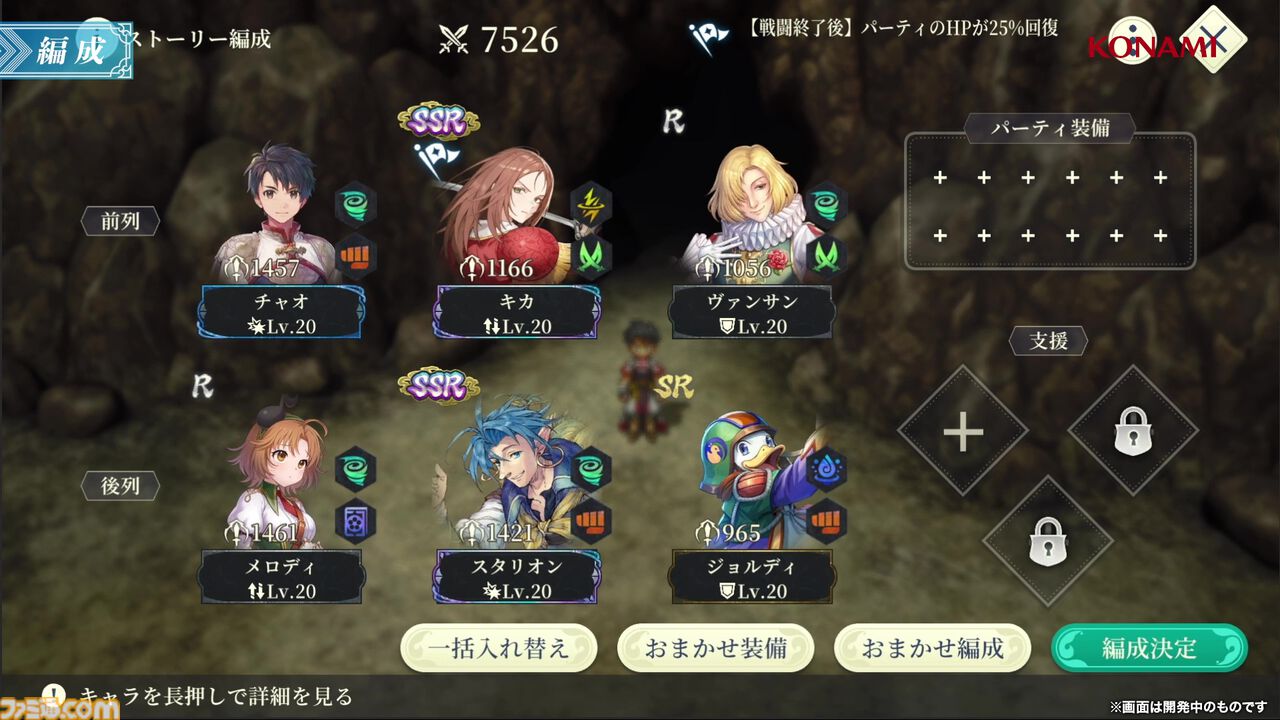Viewport: 1280px width, 720px height.
Task: Select おまかせ装備 auto equip button
Action: pyautogui.click(x=715, y=648)
